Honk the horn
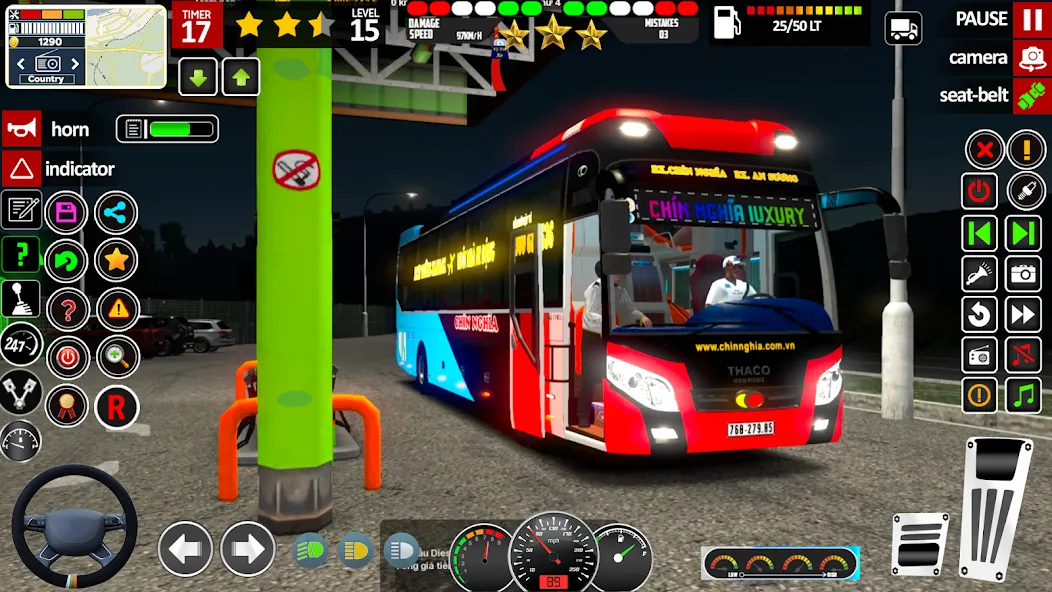 (22, 129)
